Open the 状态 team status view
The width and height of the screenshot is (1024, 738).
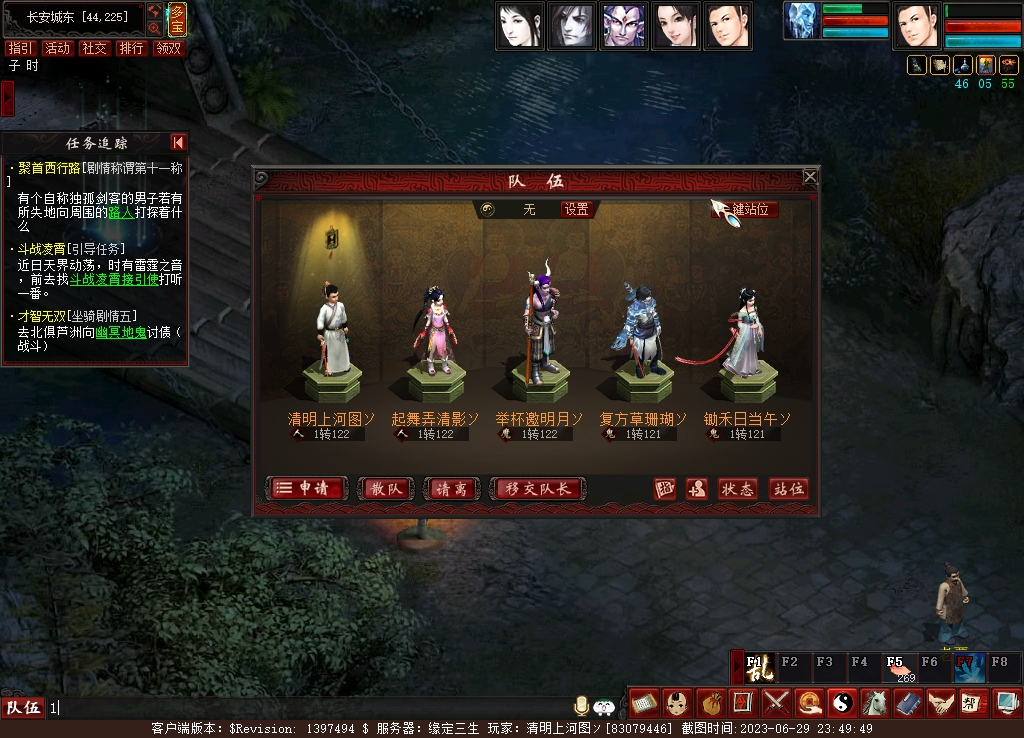[737, 489]
